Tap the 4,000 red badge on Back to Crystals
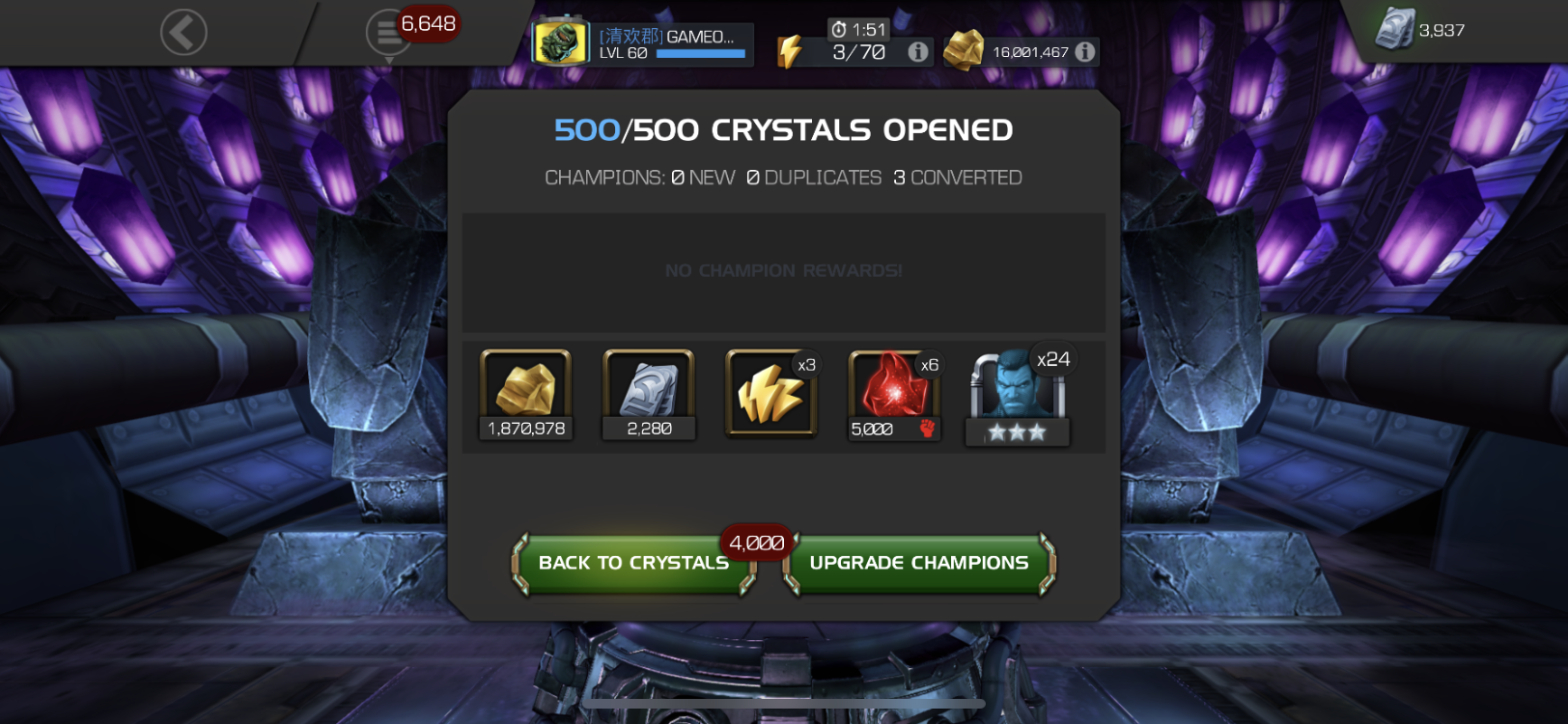 click(x=757, y=543)
